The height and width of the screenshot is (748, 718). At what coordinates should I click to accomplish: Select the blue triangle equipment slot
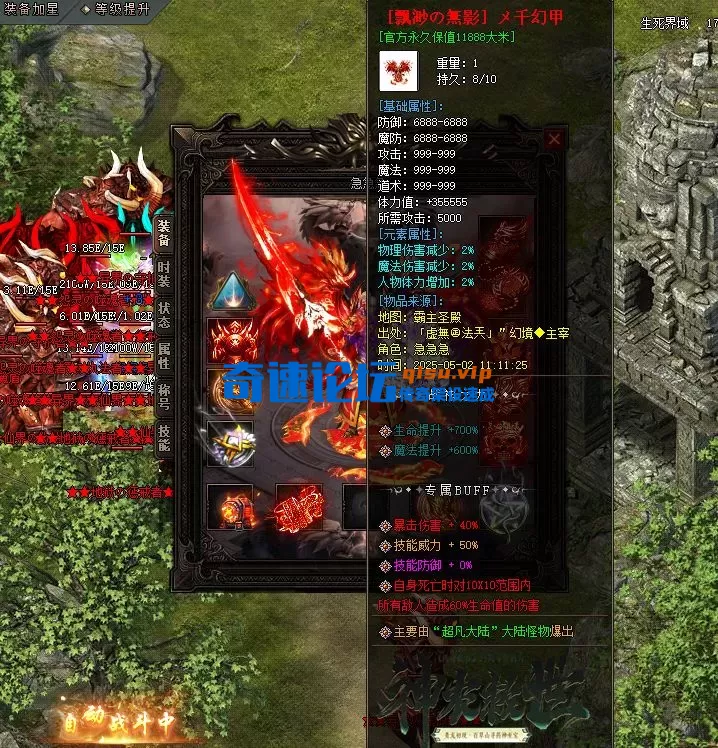point(230,291)
